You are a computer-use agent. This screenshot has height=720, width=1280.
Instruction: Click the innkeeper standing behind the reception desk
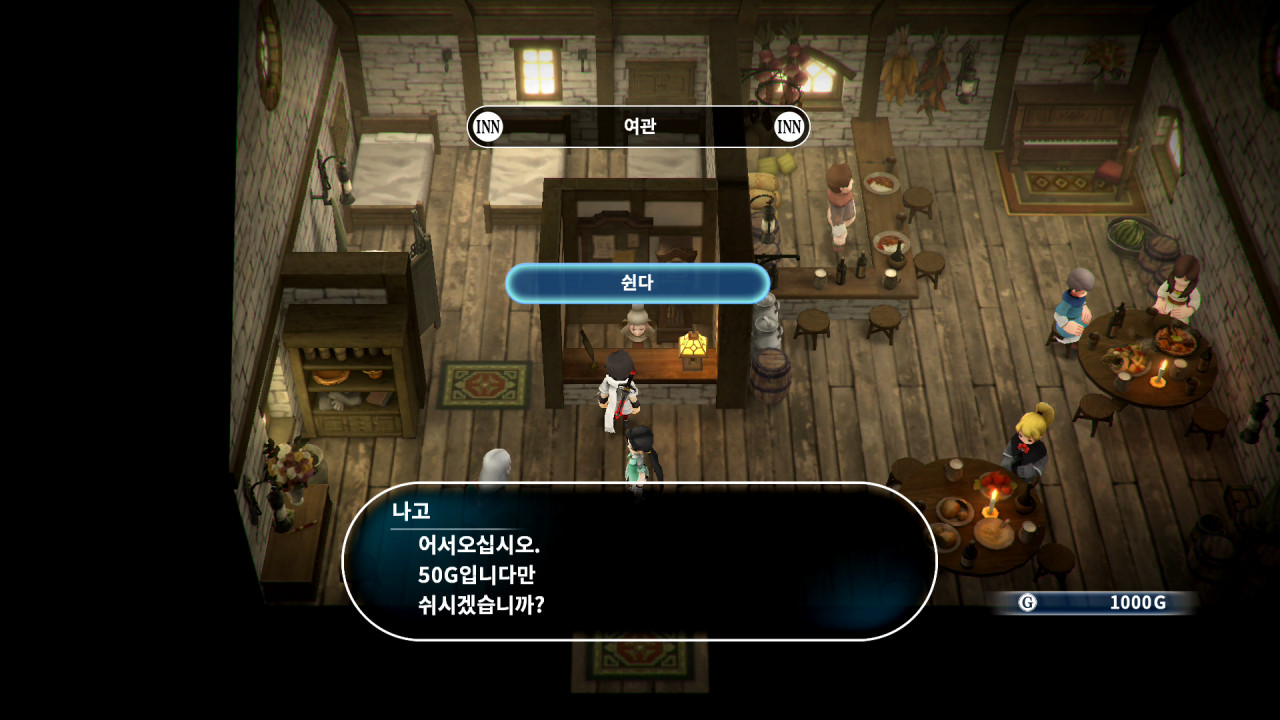click(637, 325)
